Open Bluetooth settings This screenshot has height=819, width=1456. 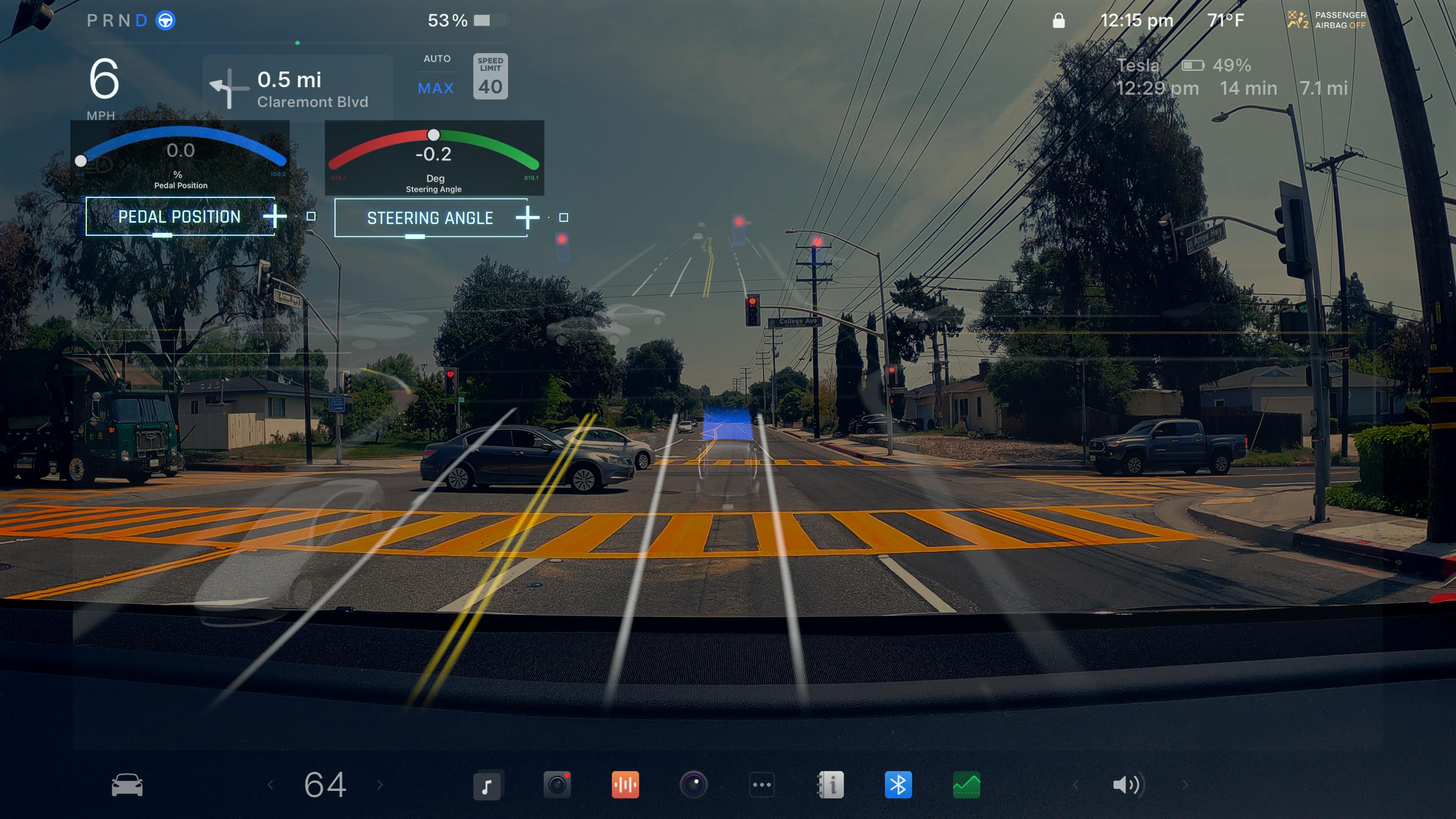click(x=898, y=784)
